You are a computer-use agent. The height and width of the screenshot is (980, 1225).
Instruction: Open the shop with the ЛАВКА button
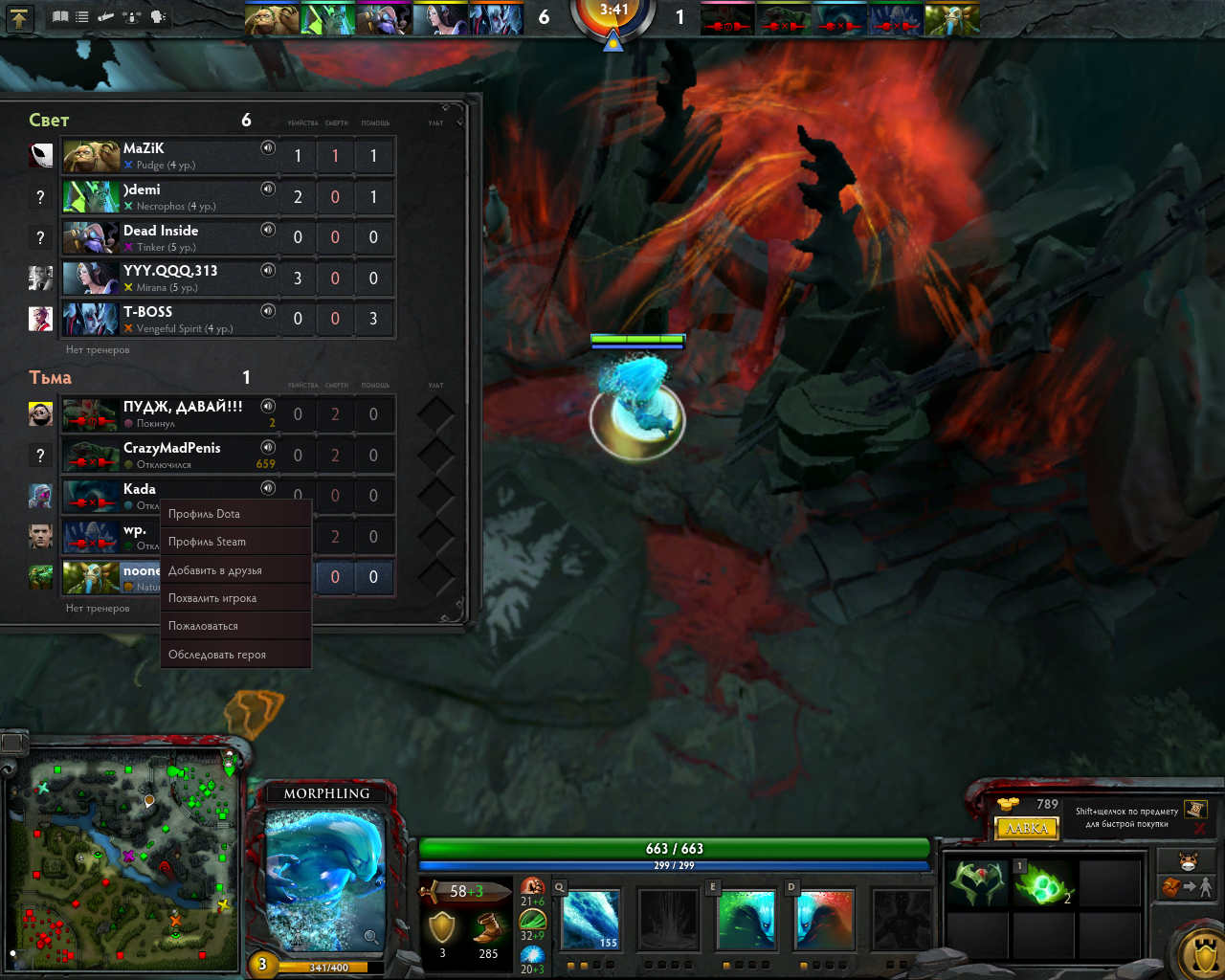pos(1027,828)
